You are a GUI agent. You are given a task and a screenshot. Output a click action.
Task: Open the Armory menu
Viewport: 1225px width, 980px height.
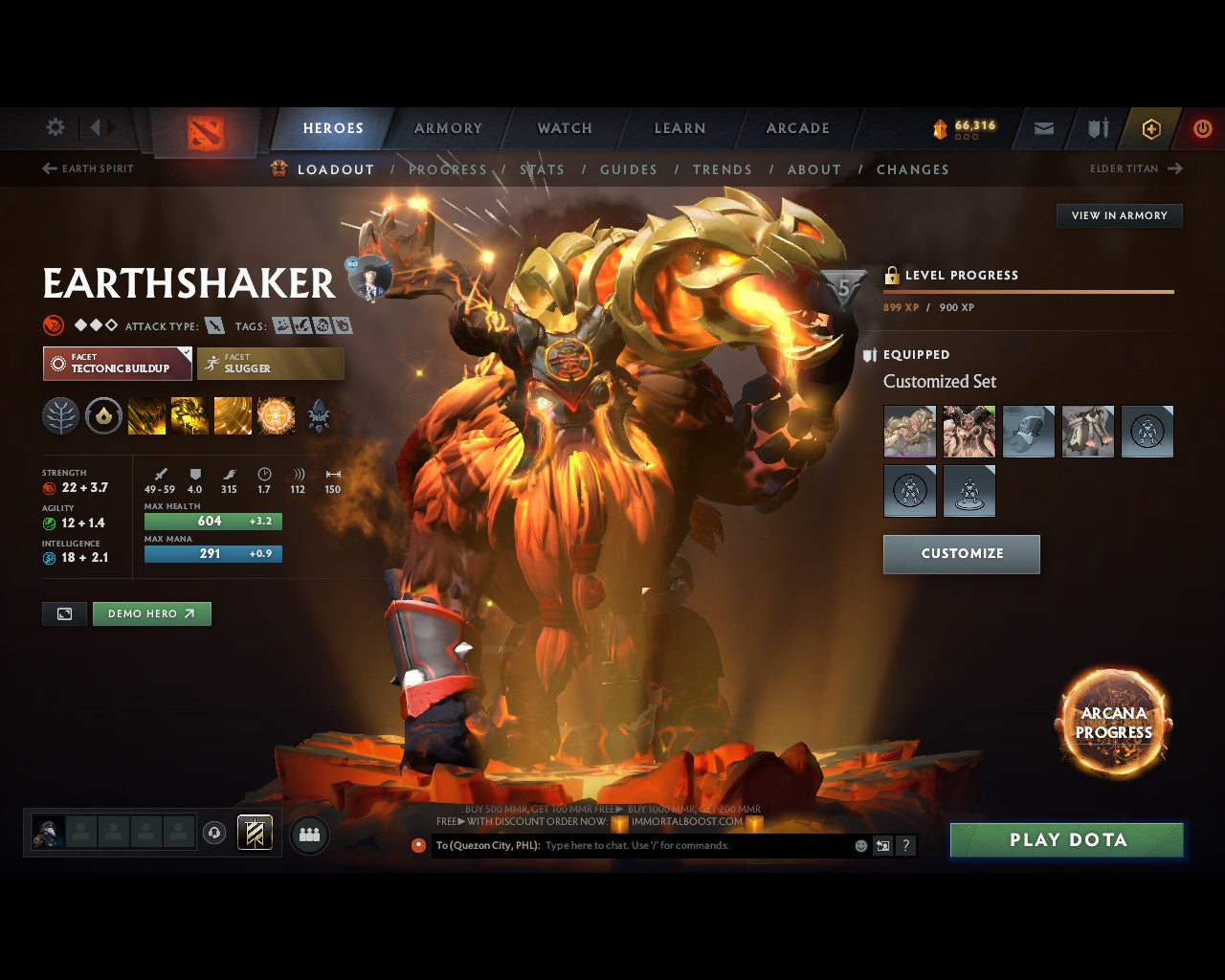tap(448, 128)
